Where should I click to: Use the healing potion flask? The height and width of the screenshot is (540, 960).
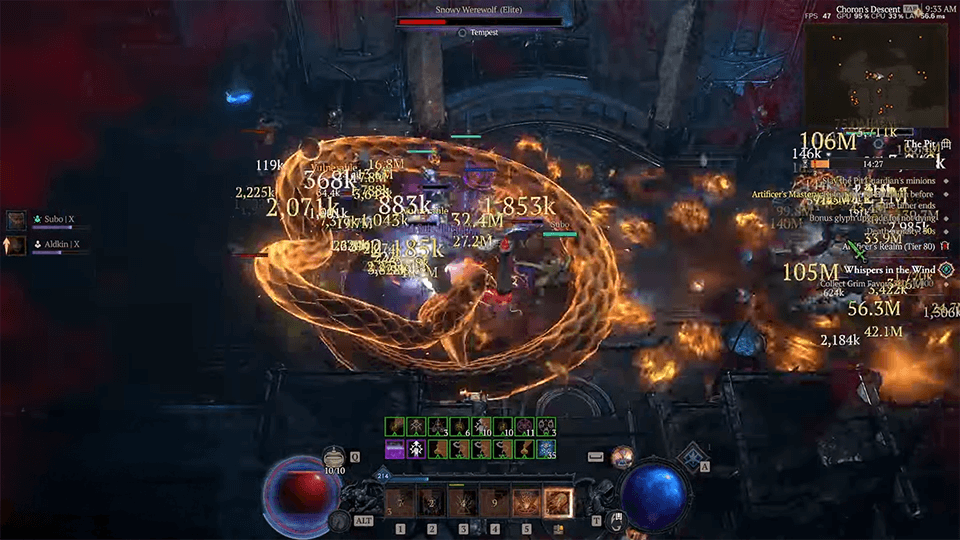334,457
